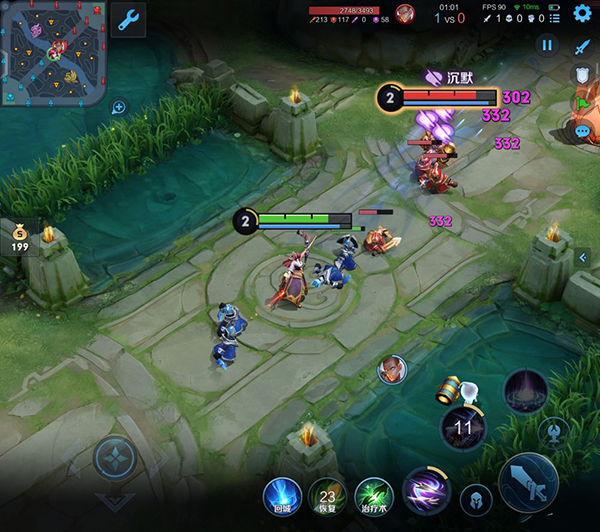Viewport: 600px width, 532px height.
Task: Open the settings gear
Action: tap(582, 13)
